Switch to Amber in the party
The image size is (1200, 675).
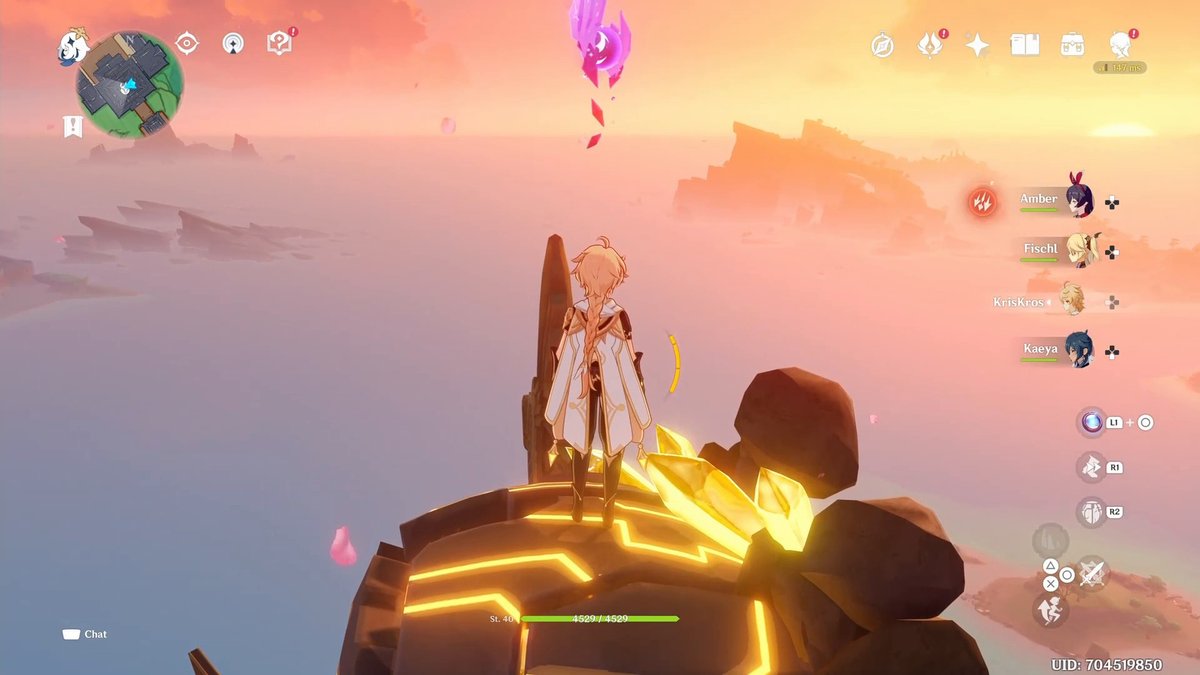[x=1078, y=201]
